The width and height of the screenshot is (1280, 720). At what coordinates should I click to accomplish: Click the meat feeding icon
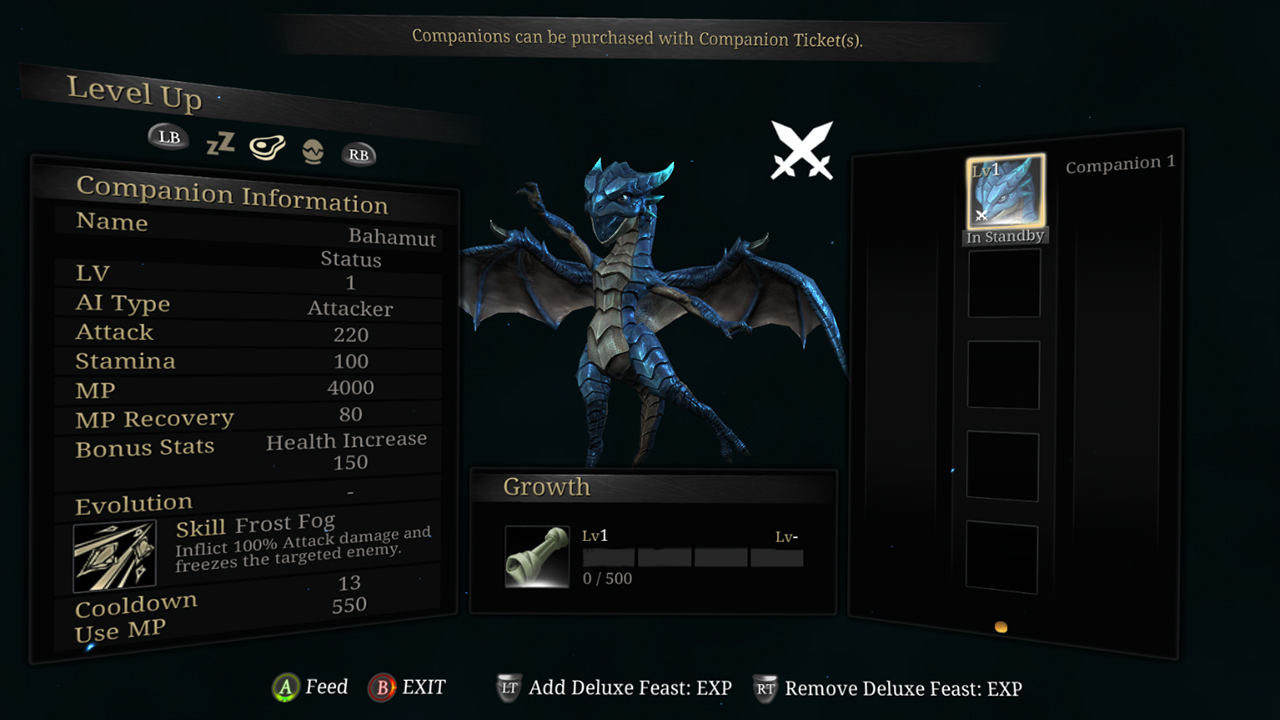(266, 146)
